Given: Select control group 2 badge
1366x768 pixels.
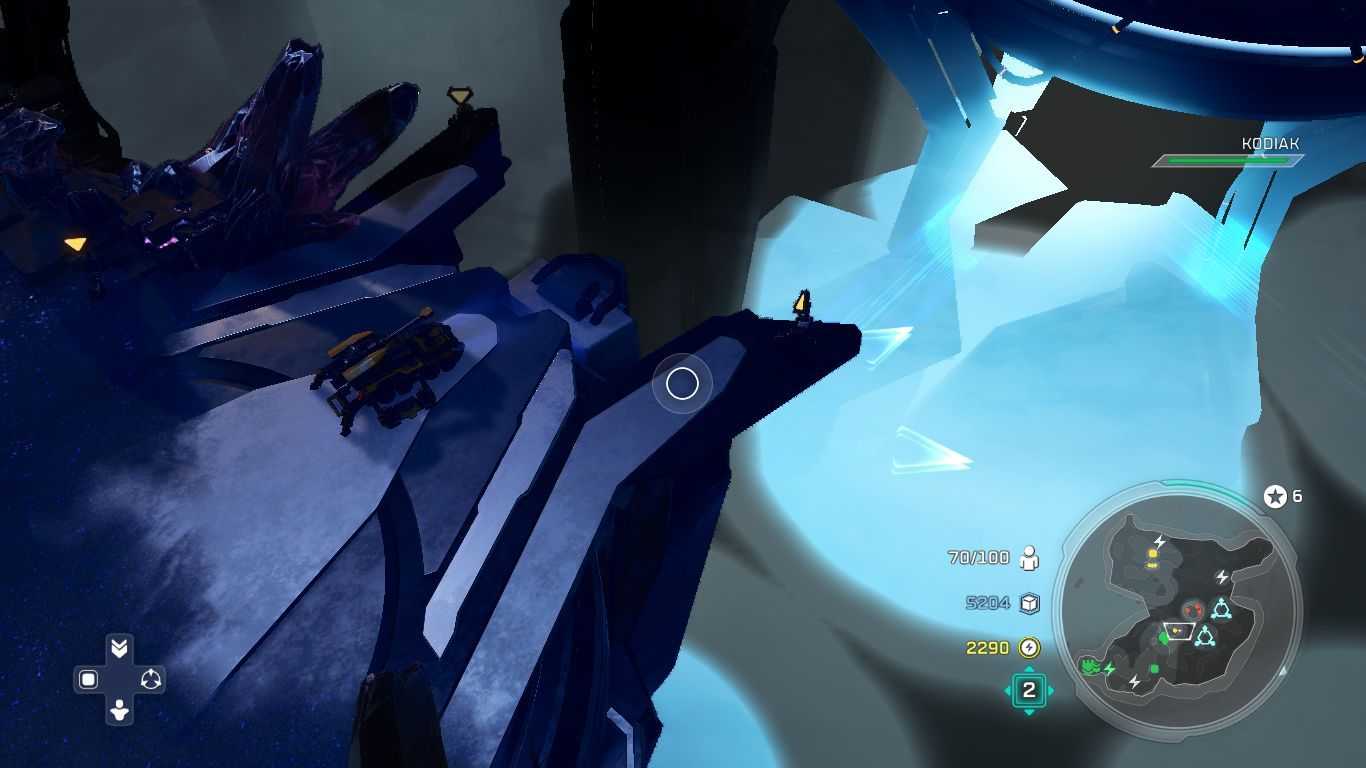Looking at the screenshot, I should [1028, 690].
